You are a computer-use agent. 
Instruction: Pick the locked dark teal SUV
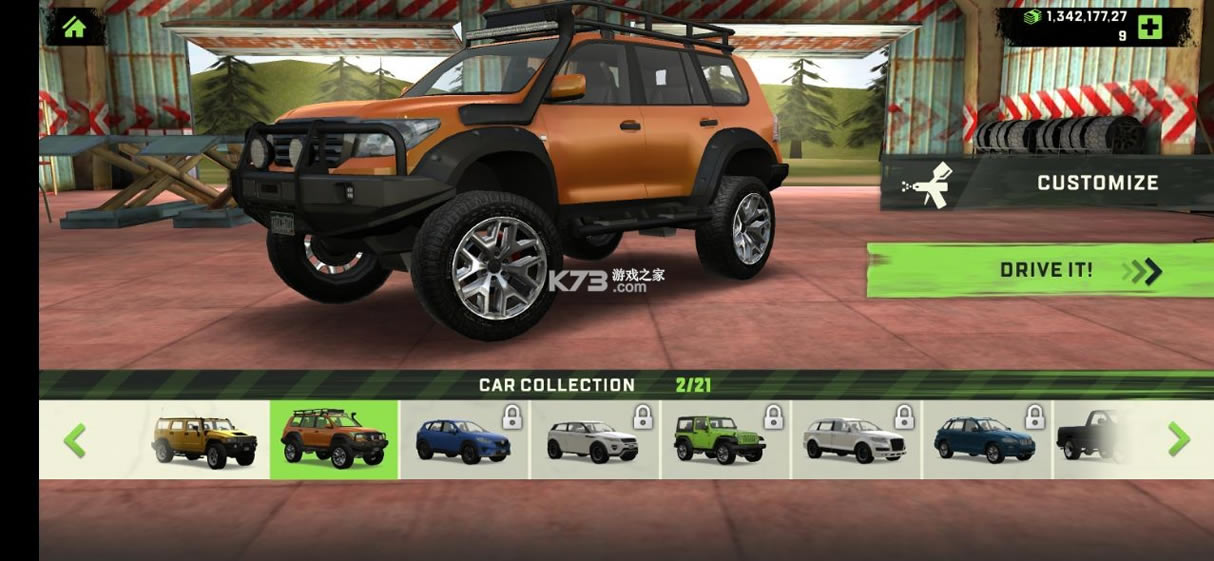click(x=986, y=440)
